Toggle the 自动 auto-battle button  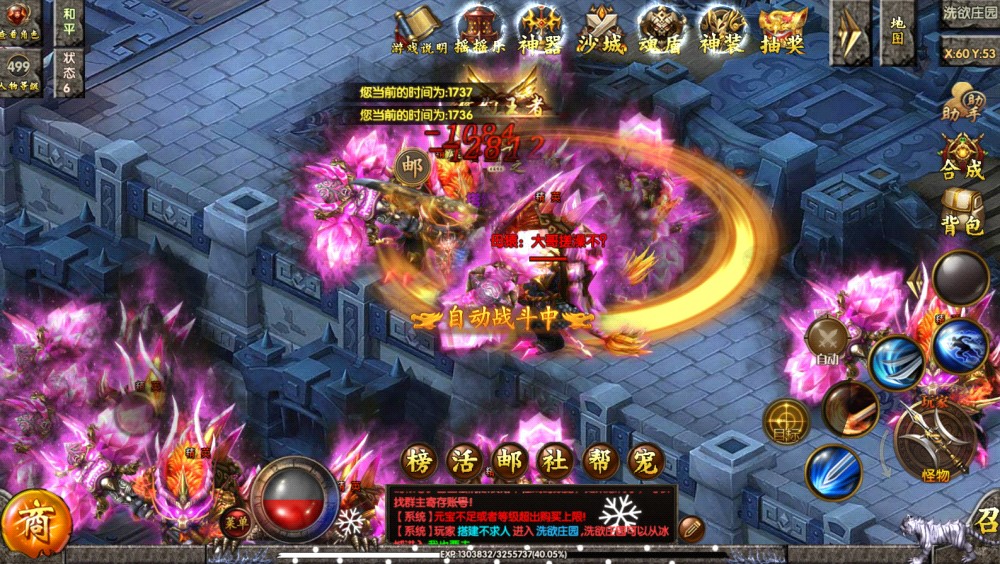[827, 342]
